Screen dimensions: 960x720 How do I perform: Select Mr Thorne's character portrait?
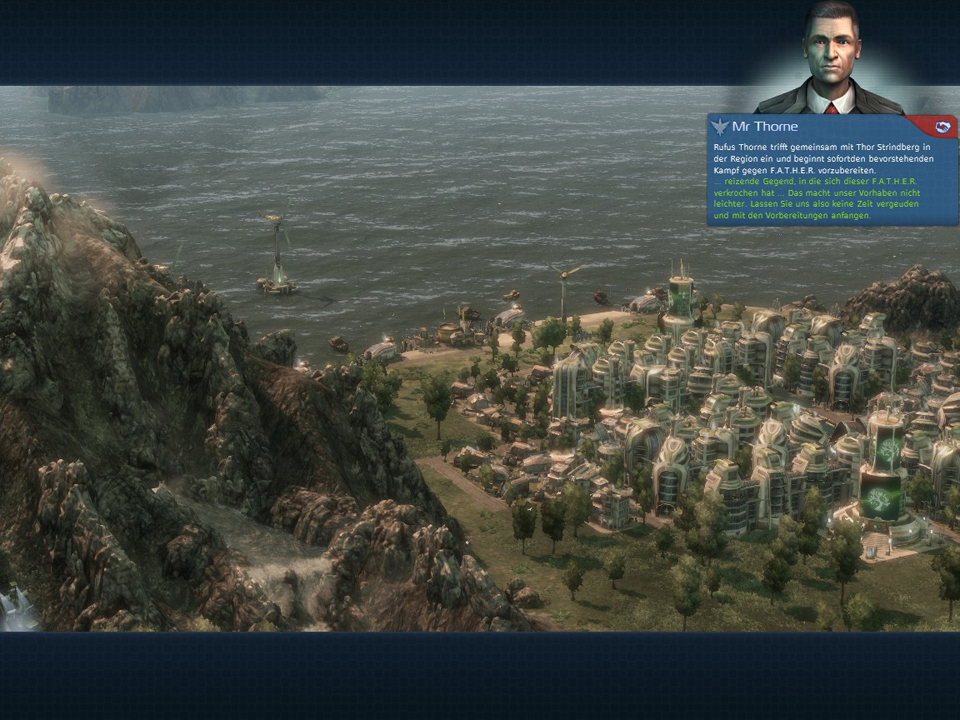(832, 58)
